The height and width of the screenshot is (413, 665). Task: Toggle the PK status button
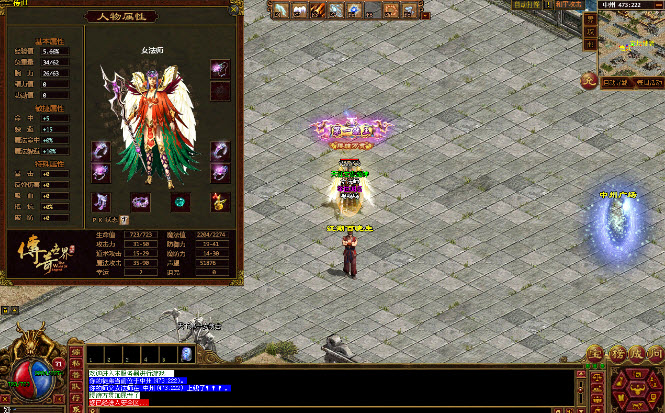(125, 219)
